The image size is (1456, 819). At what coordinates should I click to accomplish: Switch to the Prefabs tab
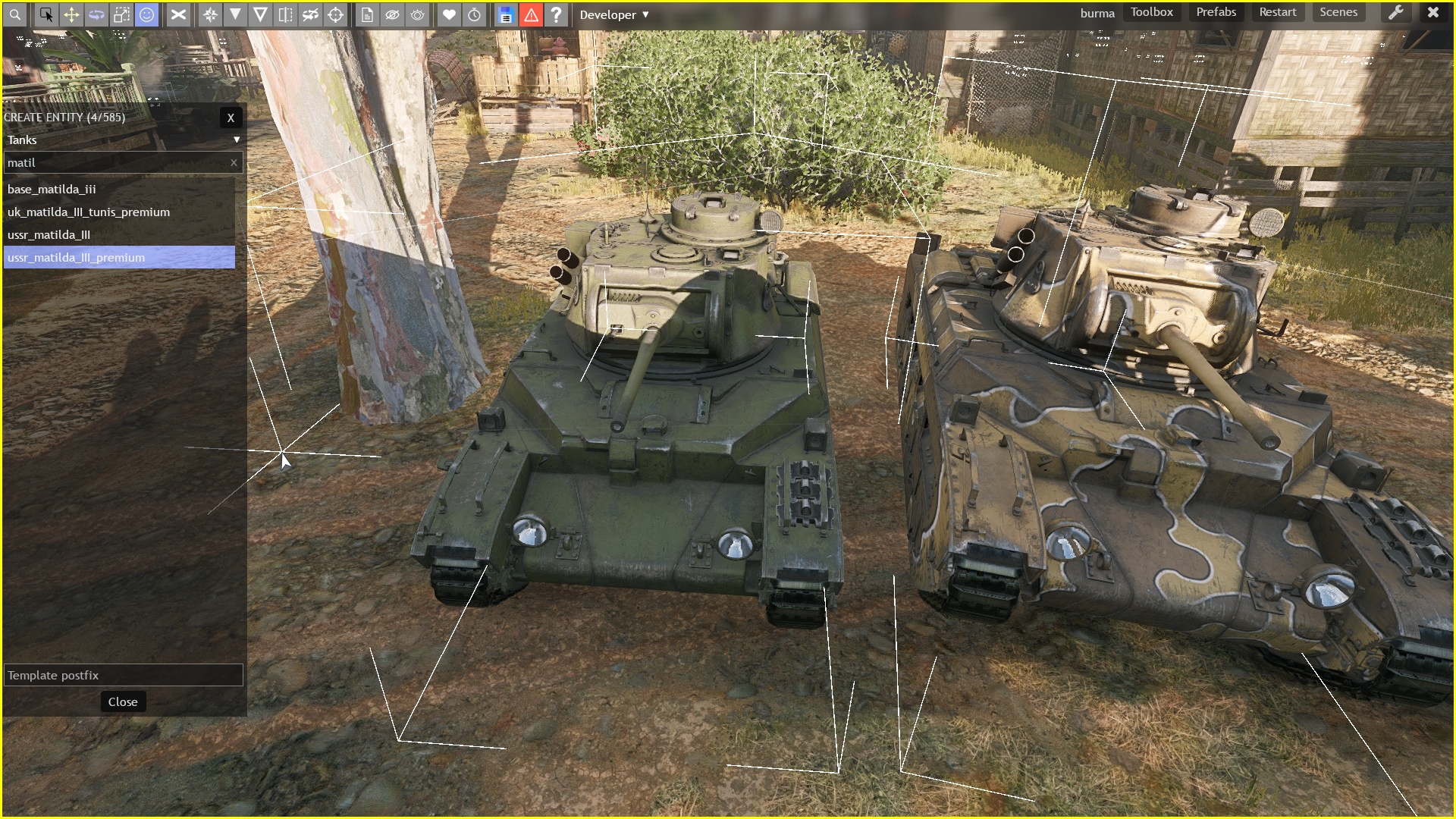(x=1215, y=12)
